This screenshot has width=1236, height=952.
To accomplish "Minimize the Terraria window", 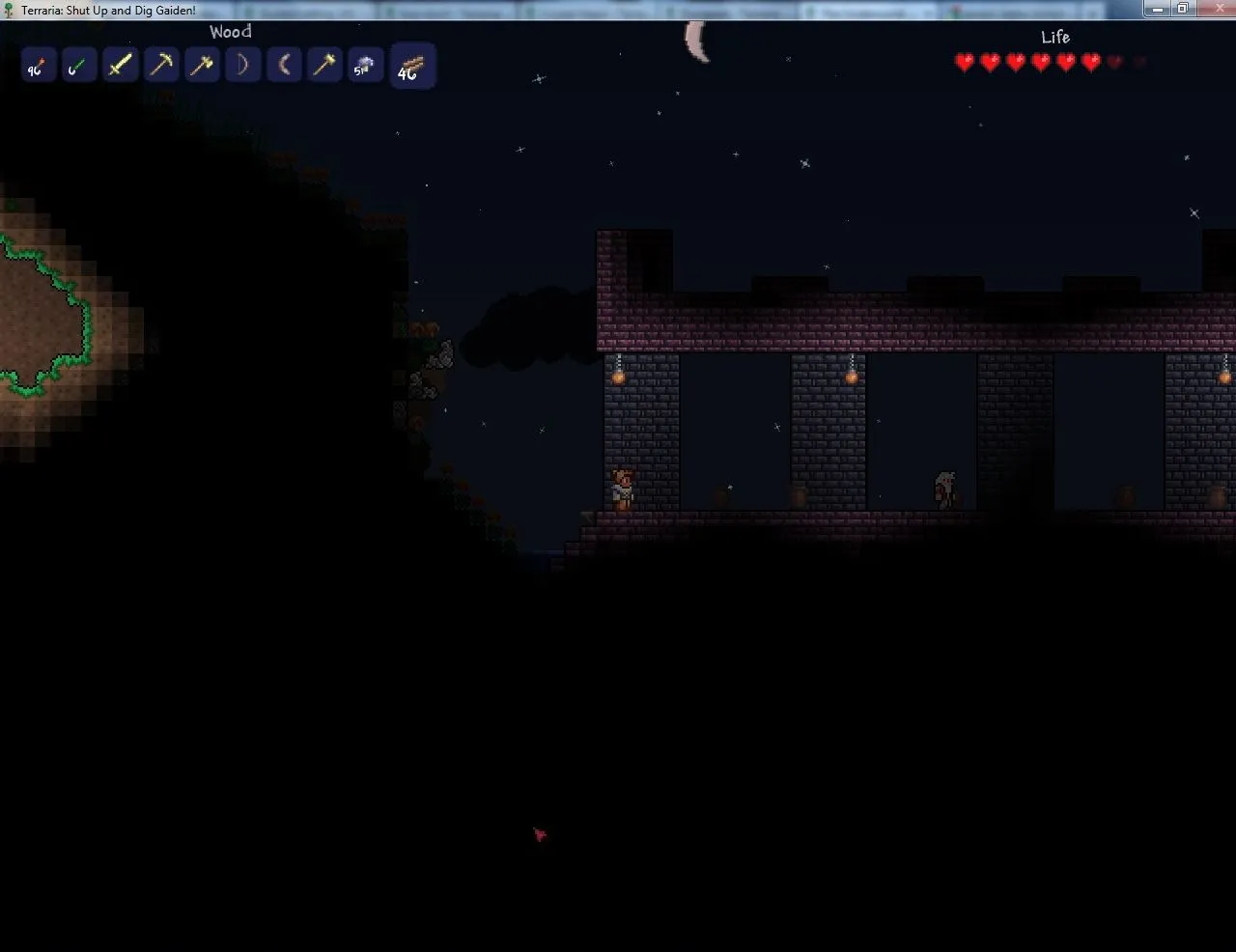I will pos(1158,9).
